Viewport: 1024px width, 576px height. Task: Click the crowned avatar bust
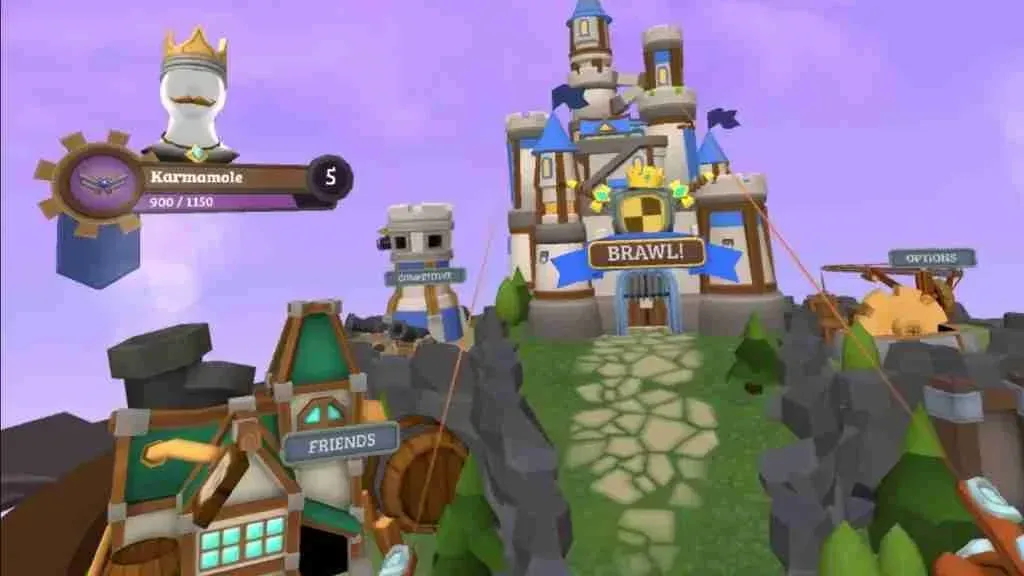click(194, 100)
